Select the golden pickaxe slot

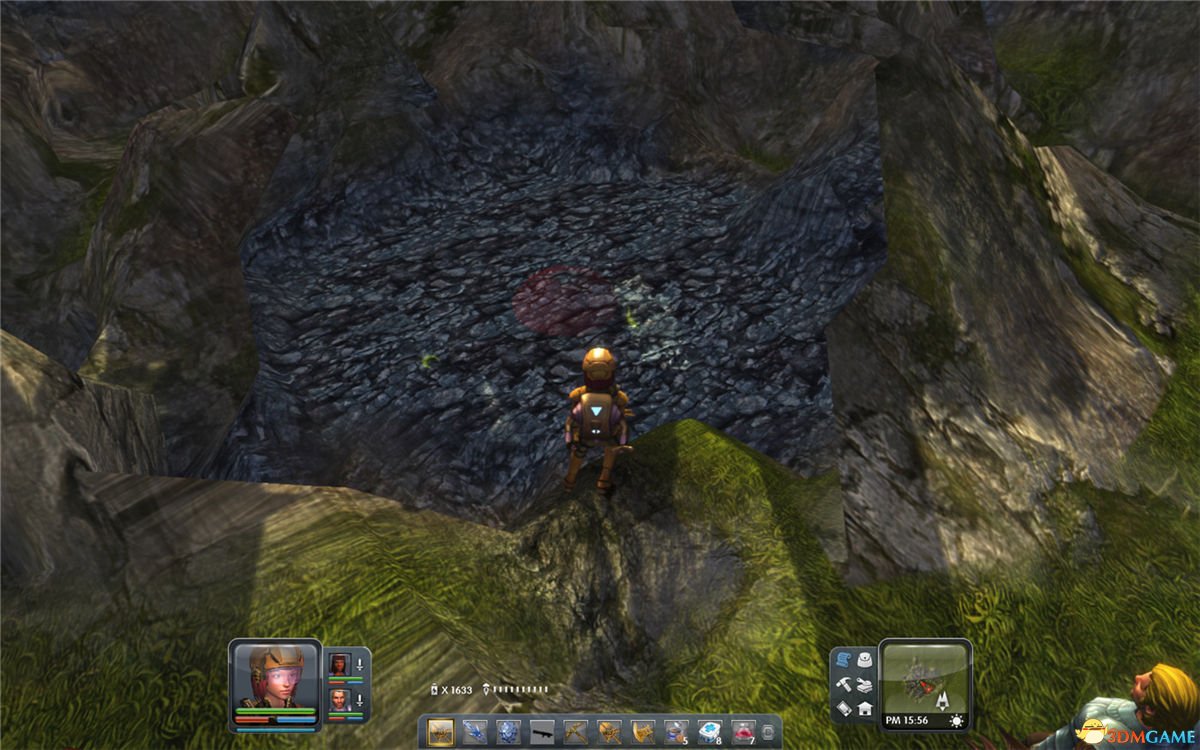576,731
